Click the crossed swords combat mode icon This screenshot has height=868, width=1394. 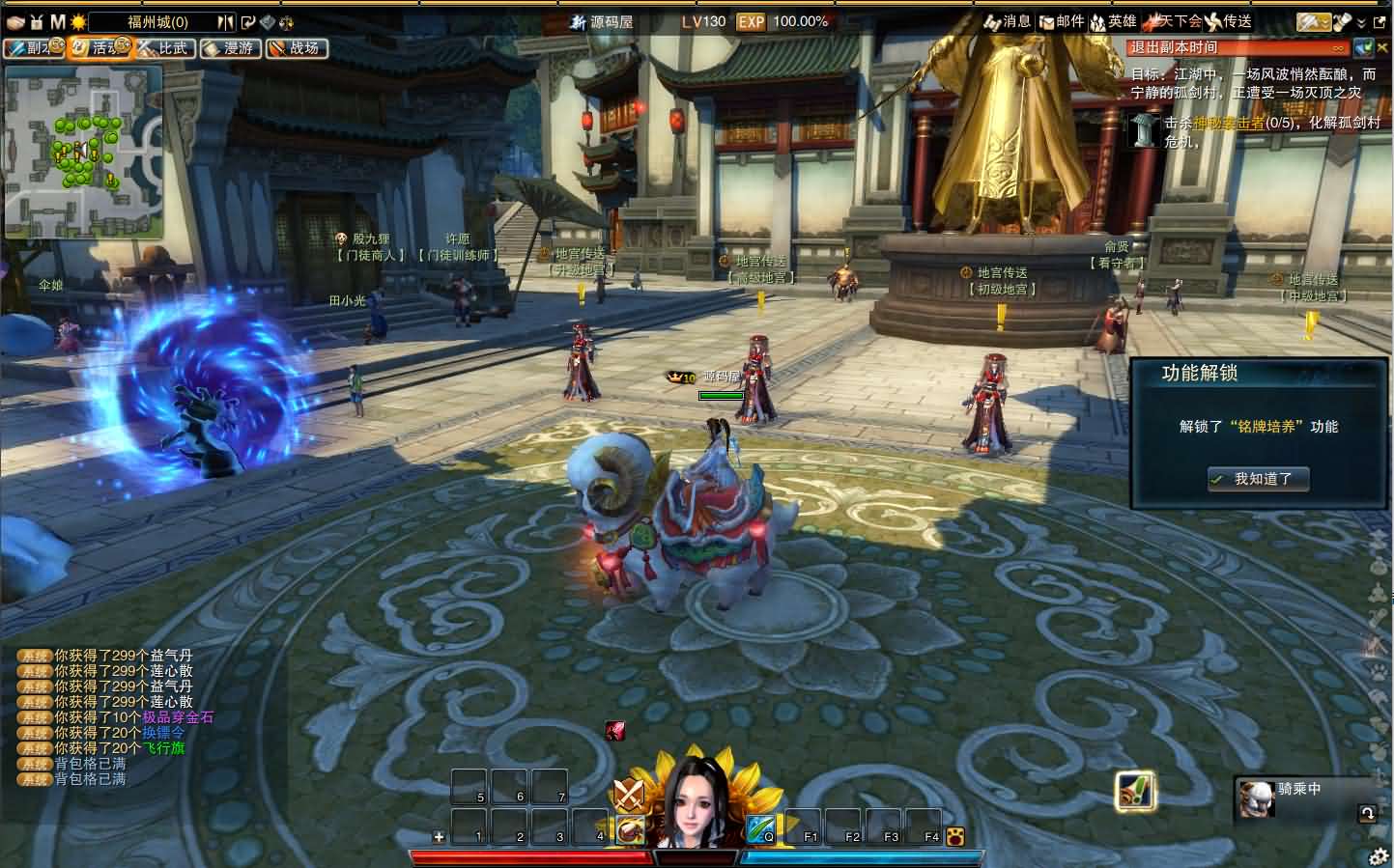pos(629,795)
